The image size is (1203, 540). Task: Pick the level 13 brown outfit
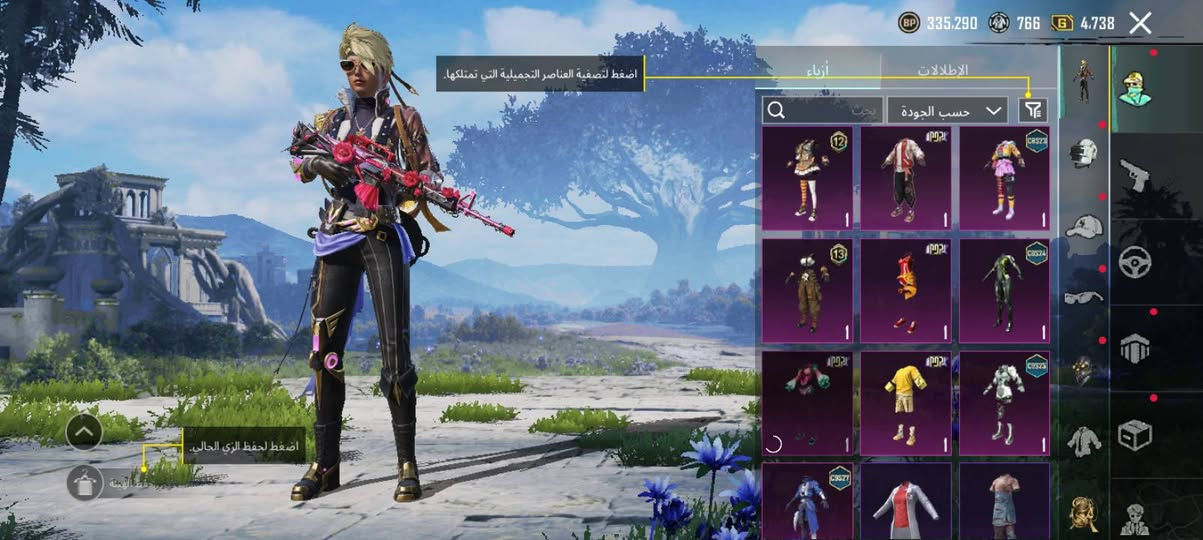807,290
